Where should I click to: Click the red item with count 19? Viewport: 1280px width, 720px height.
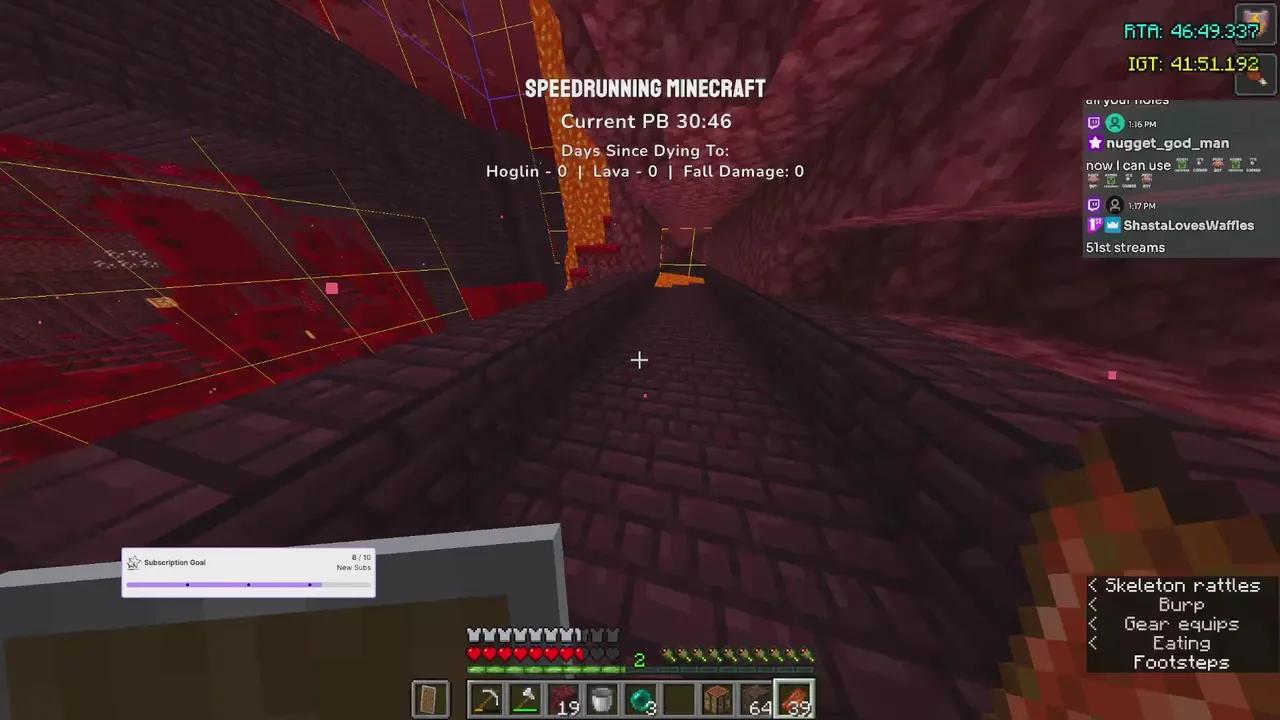pyautogui.click(x=565, y=698)
